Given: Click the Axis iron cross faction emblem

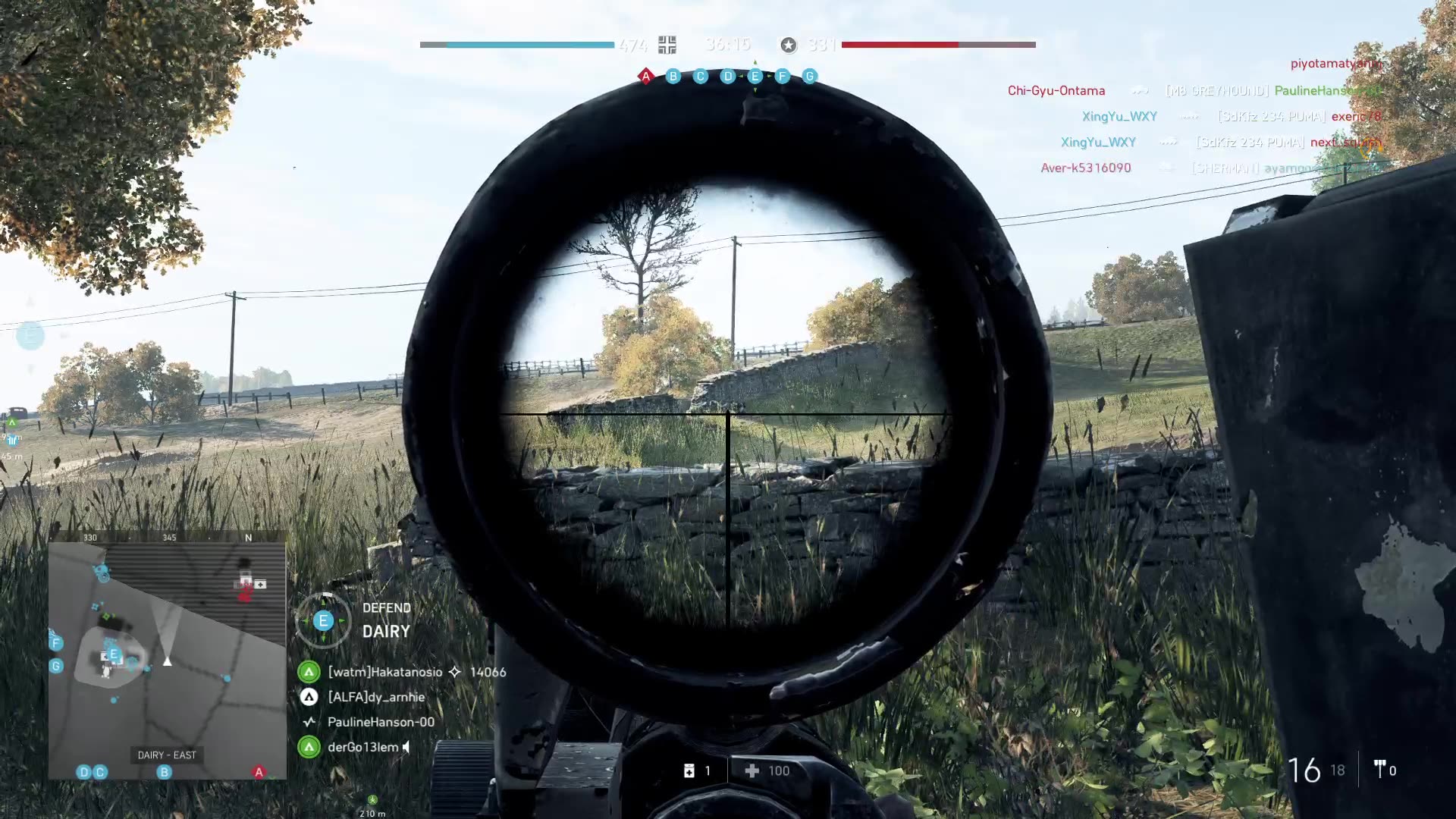Looking at the screenshot, I should coord(666,45).
